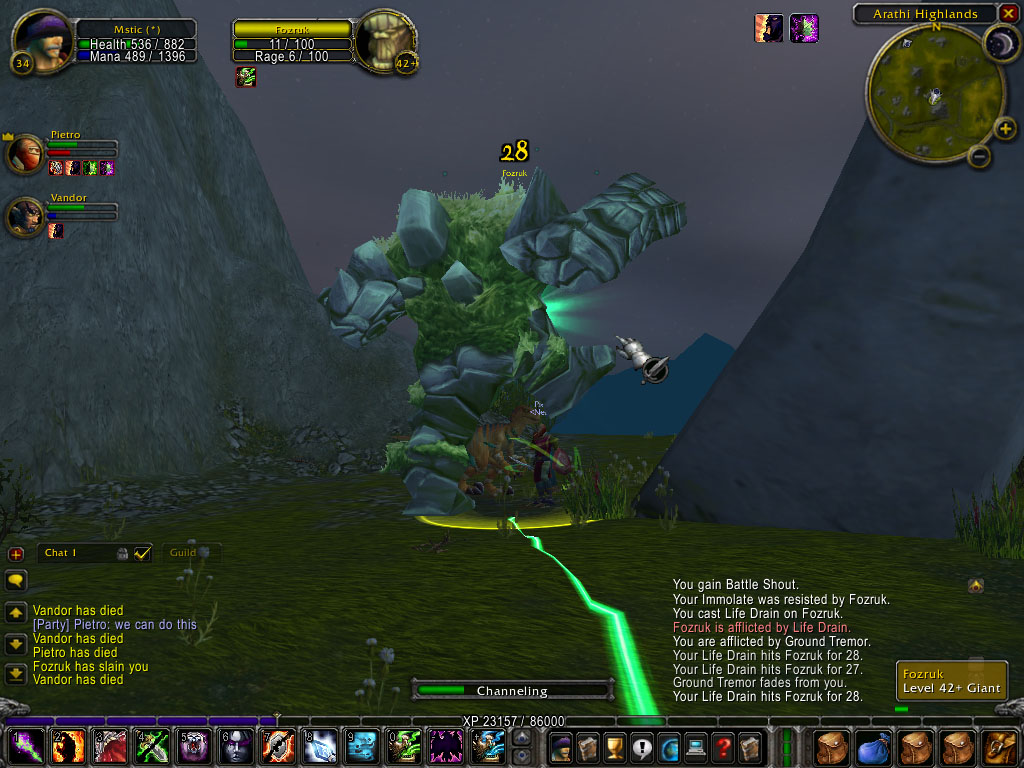Cast the fiery Immolate spell in slot 2
Screen dimensions: 1024x768
click(x=68, y=747)
